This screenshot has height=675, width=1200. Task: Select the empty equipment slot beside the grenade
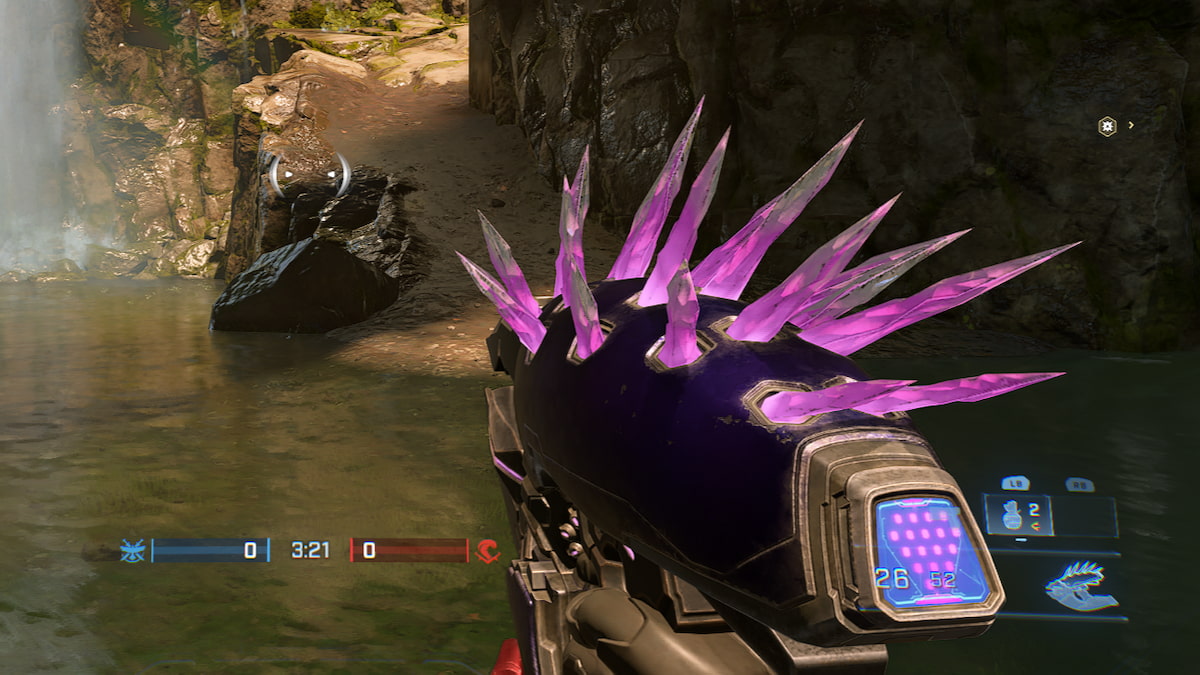tap(1086, 516)
